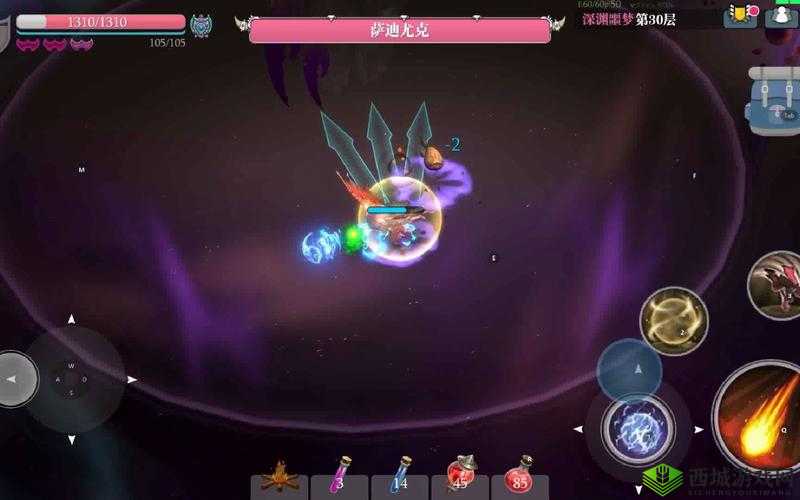Open the character profile button
This screenshot has width=800, height=500.
pos(781,15)
